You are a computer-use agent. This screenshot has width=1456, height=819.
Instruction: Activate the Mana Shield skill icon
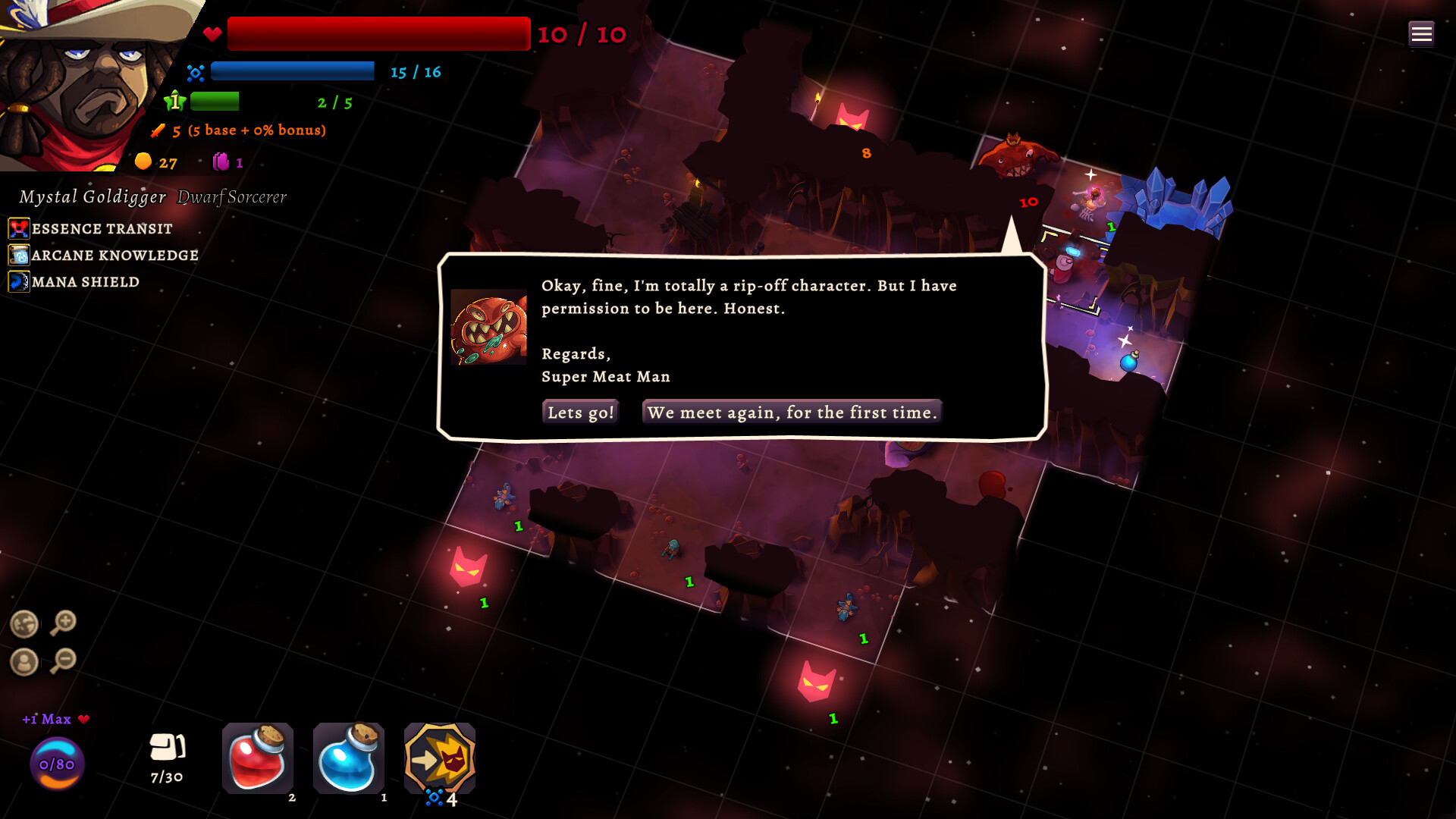click(x=18, y=281)
